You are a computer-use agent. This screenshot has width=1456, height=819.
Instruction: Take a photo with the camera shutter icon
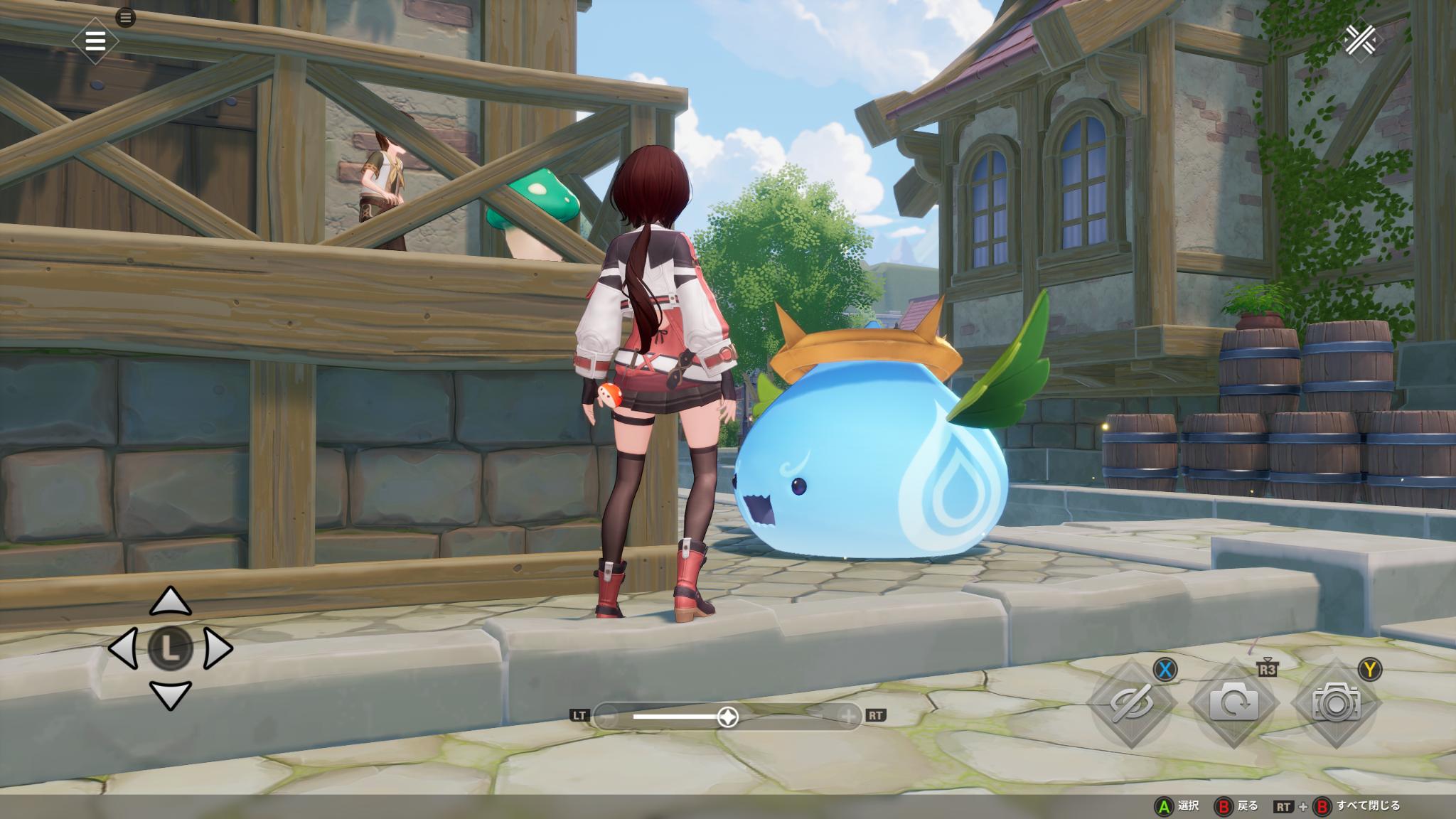click(x=1336, y=703)
